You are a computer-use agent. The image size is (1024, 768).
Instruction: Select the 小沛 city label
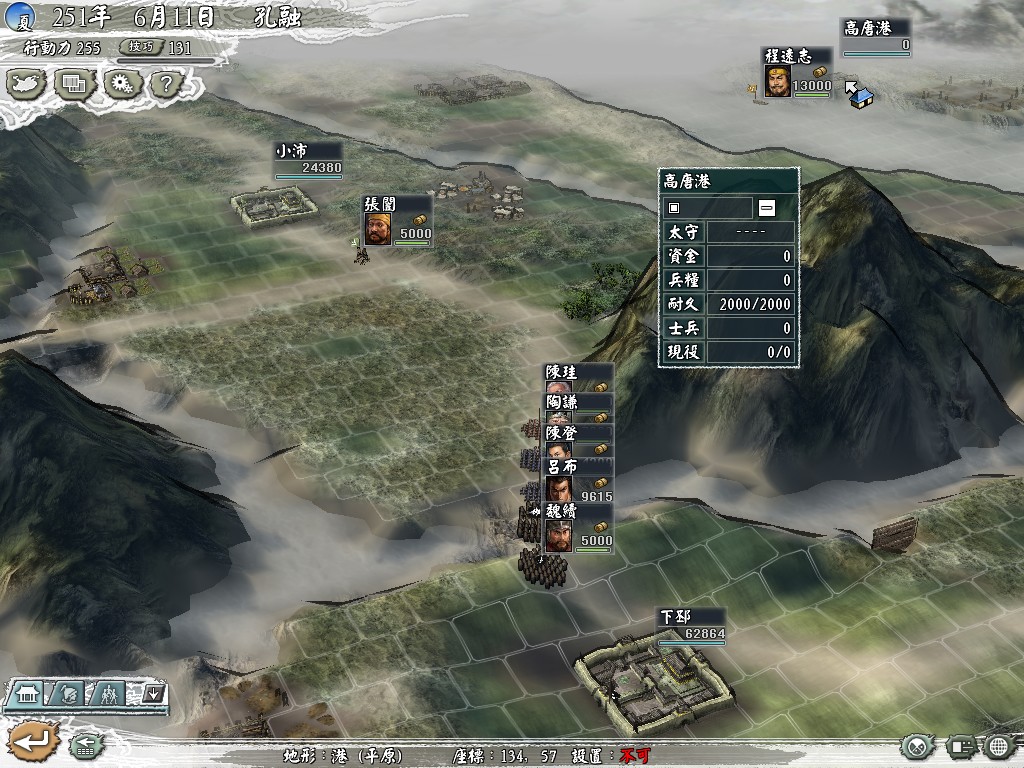click(x=308, y=159)
